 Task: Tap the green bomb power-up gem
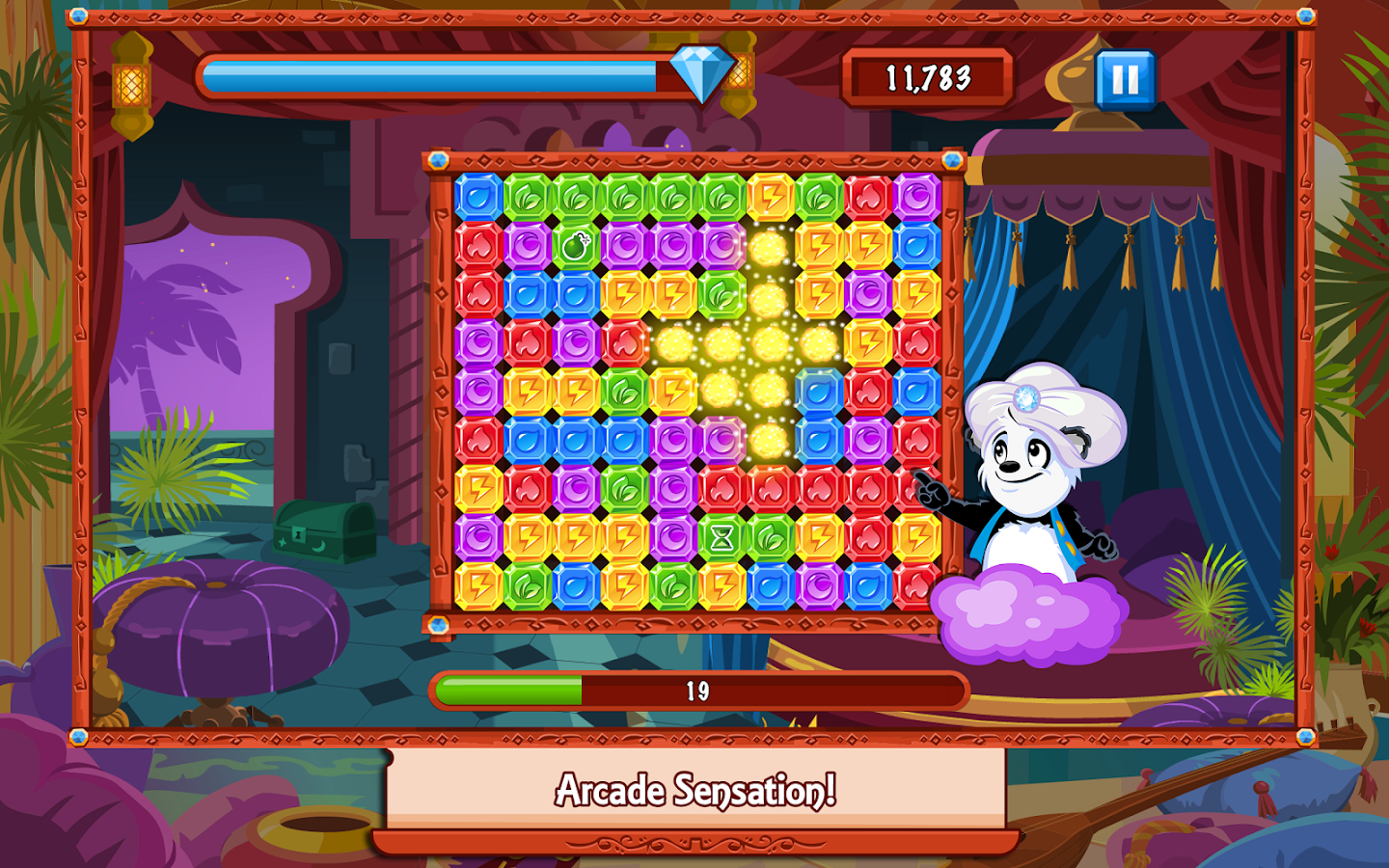coord(577,248)
